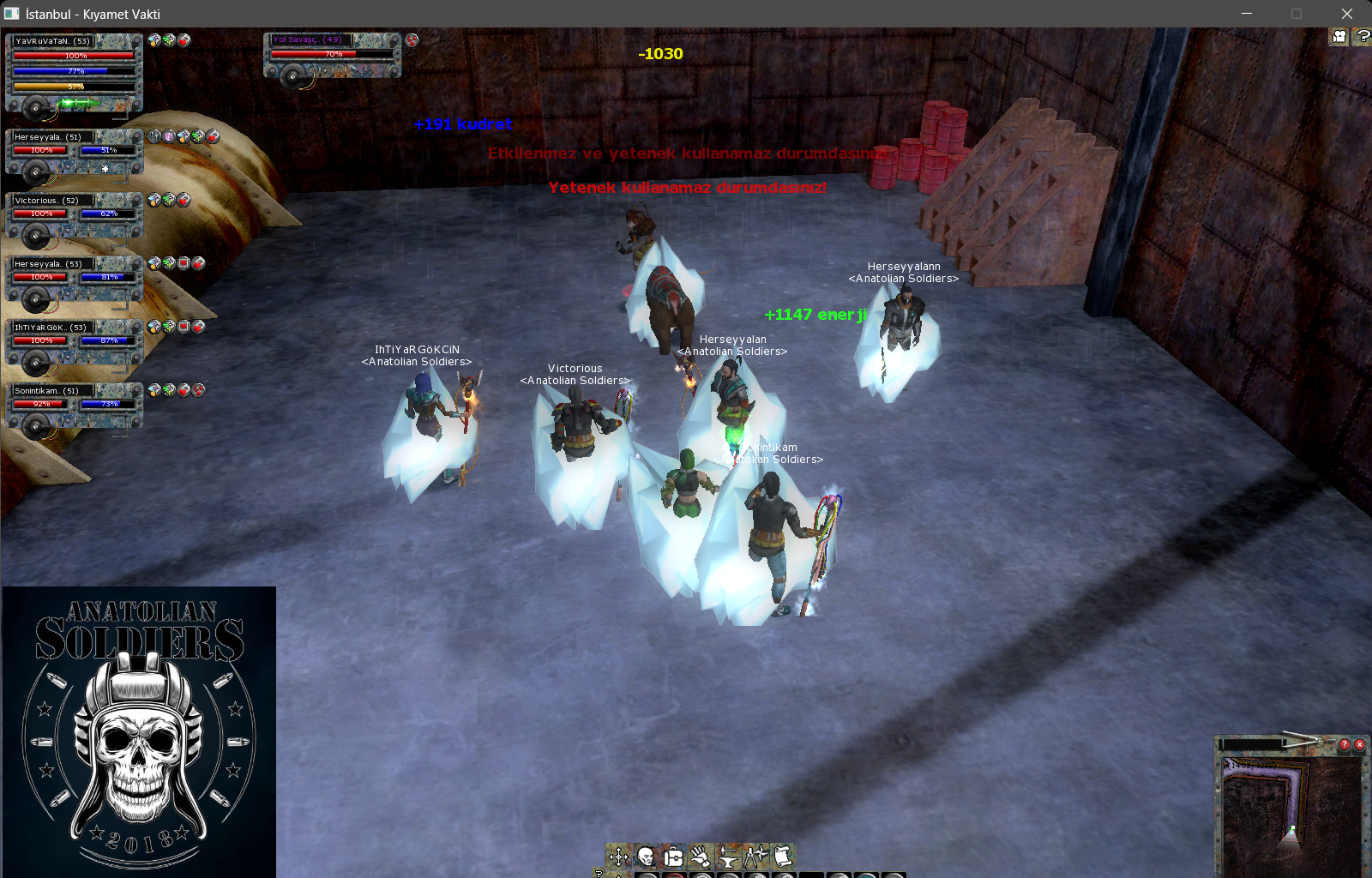Click the Anatolian Soldiers skull emblem

tap(139, 731)
